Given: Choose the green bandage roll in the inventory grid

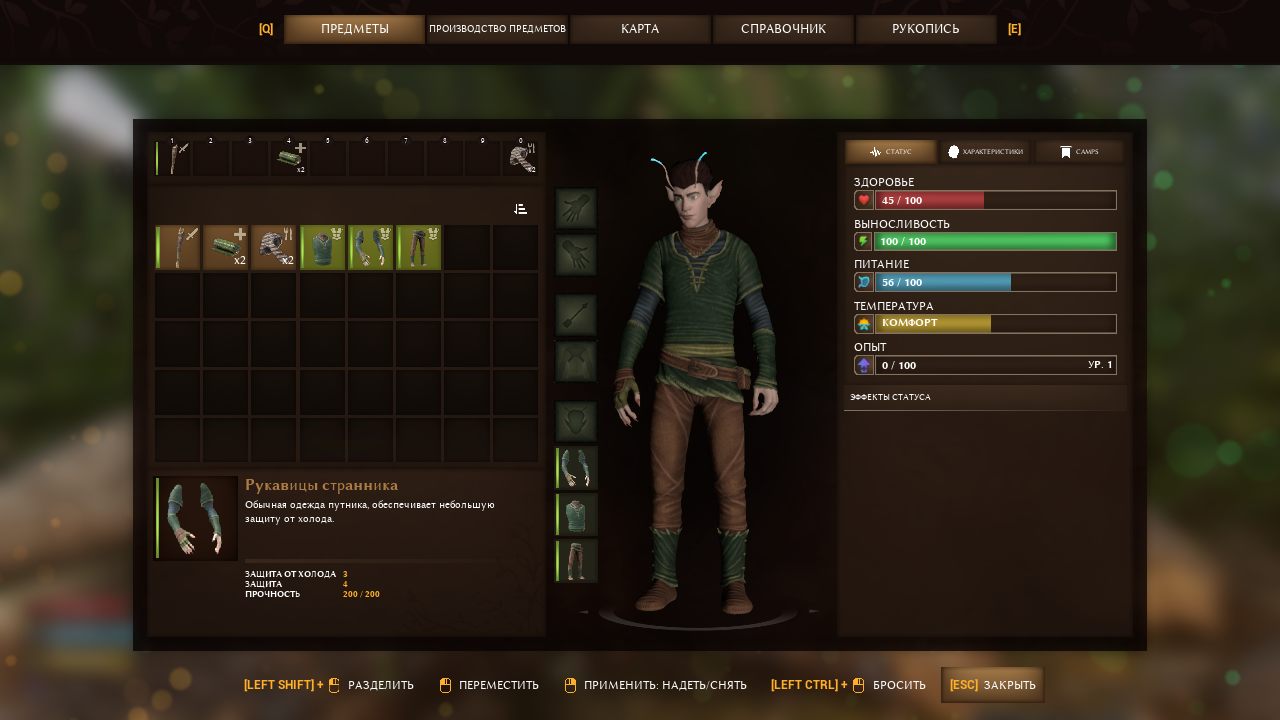Looking at the screenshot, I should tap(226, 247).
